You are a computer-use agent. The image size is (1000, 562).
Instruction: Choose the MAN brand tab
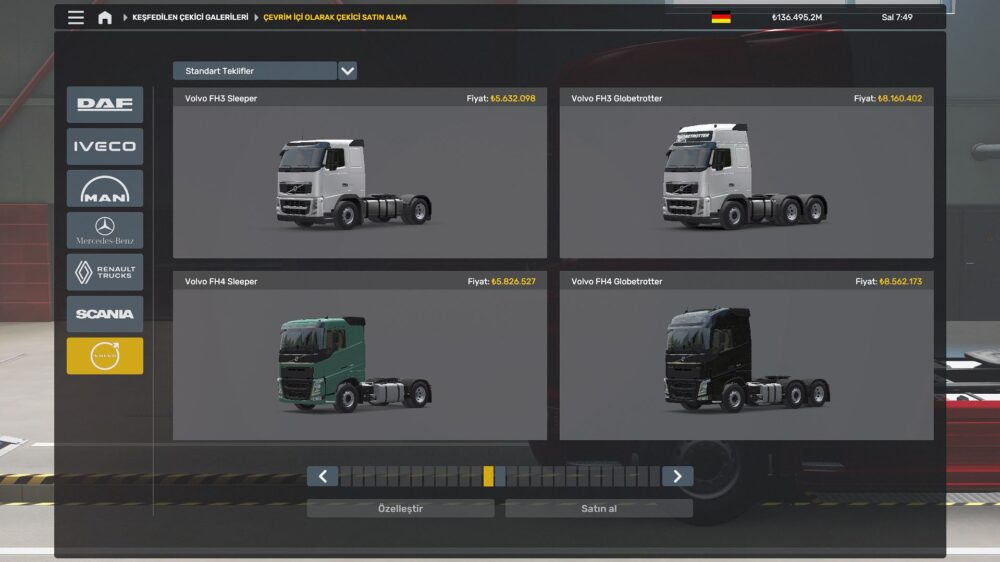(x=105, y=188)
